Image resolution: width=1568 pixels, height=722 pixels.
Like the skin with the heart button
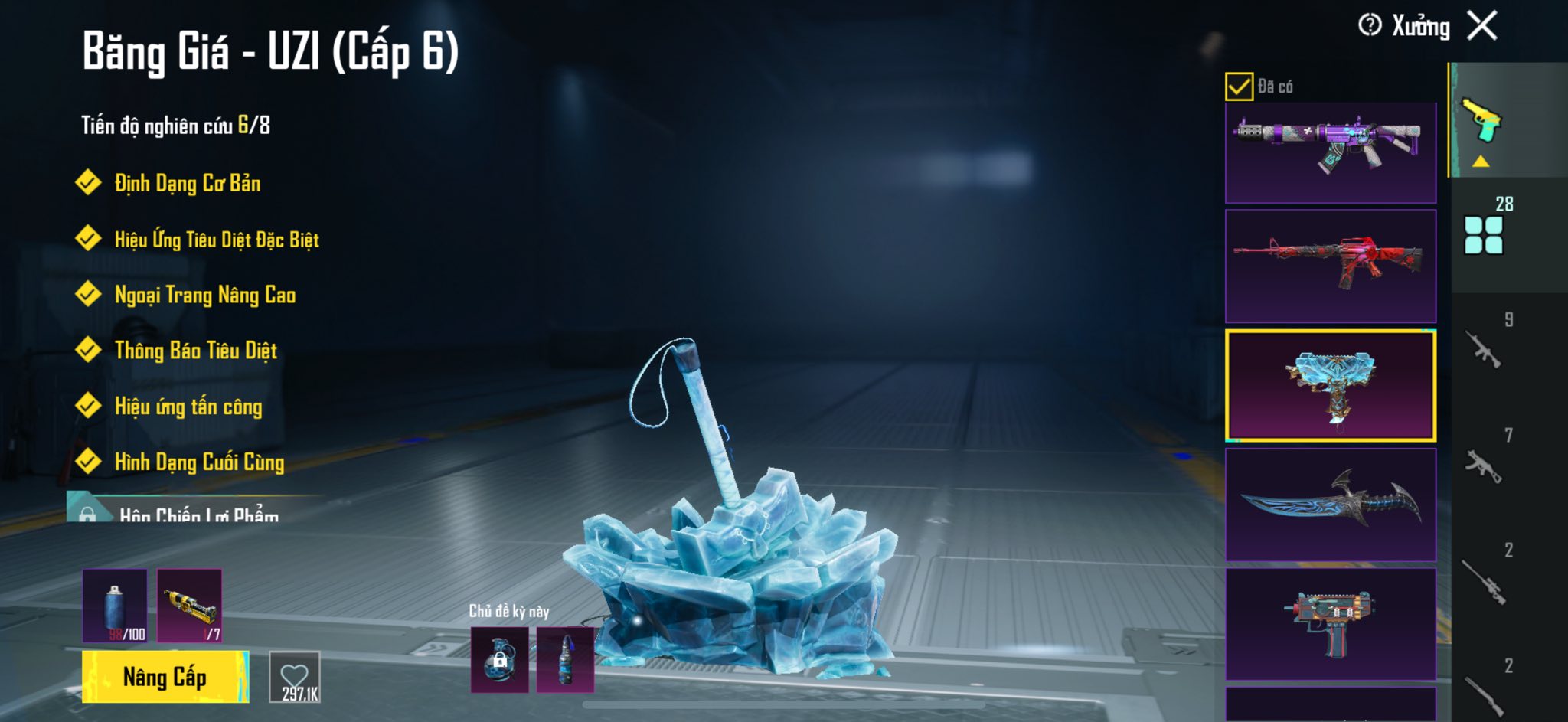[295, 677]
